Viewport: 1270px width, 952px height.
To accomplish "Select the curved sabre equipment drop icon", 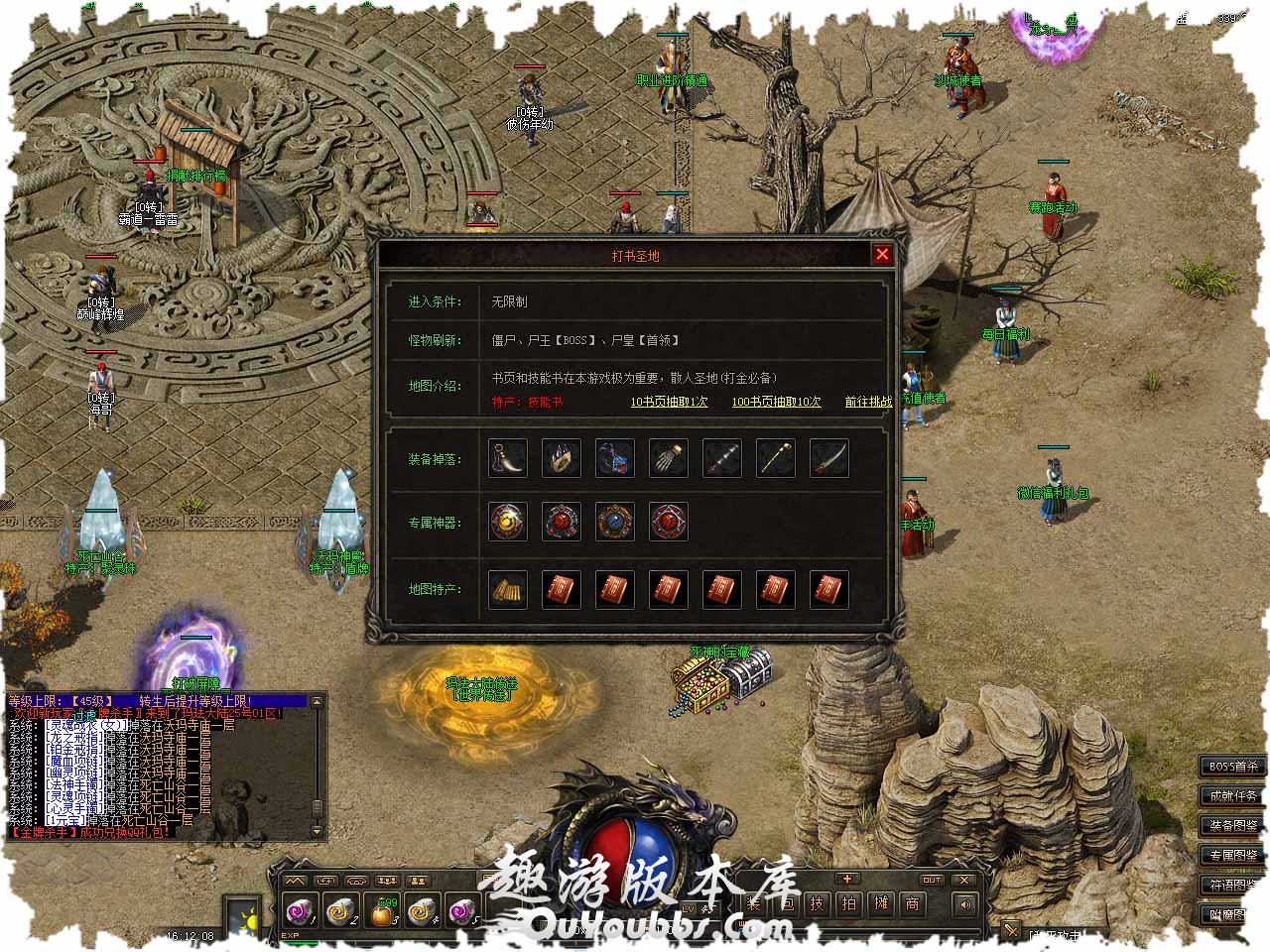I will pos(829,458).
